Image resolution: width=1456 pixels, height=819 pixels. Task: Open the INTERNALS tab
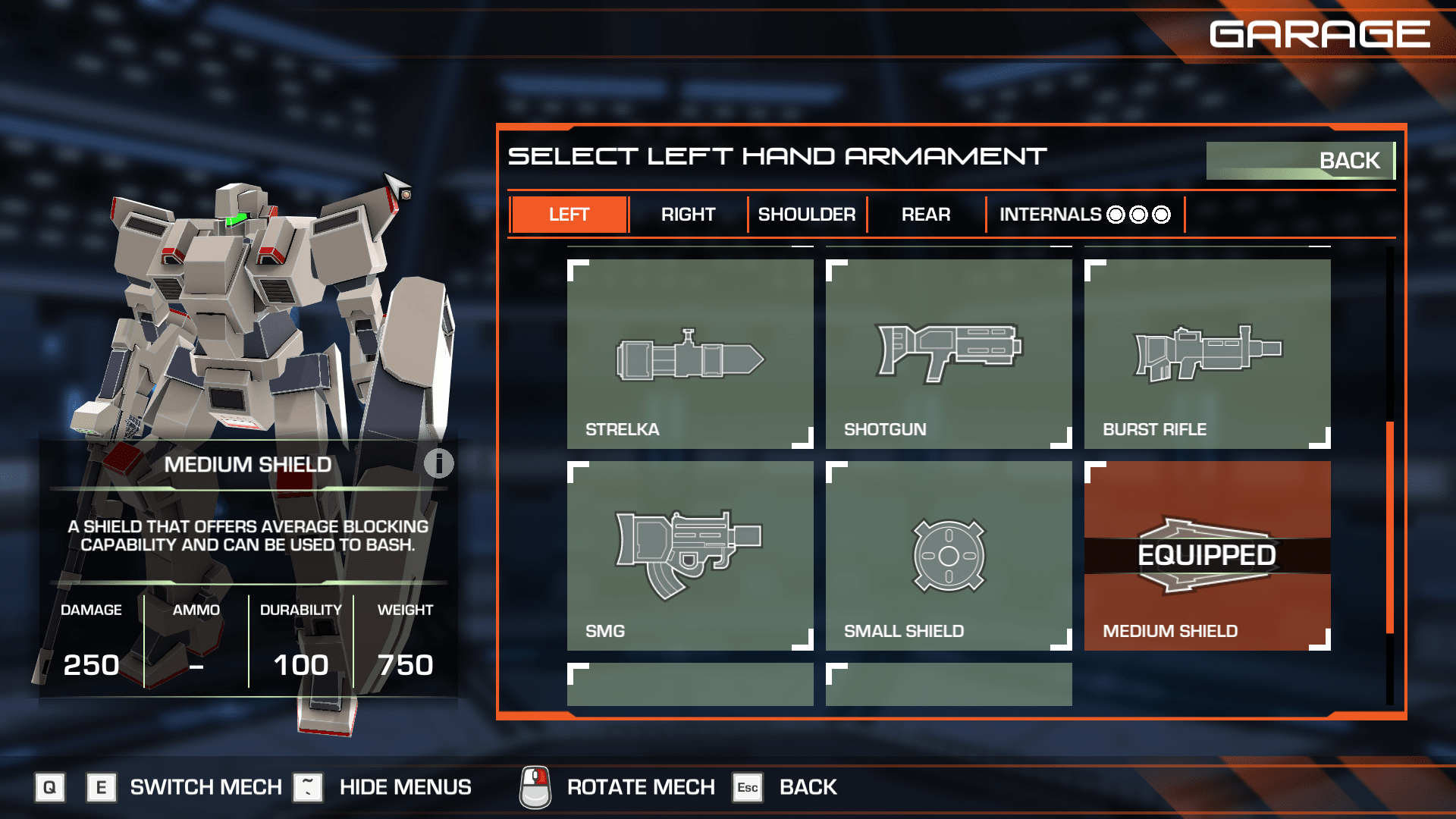coord(1084,215)
